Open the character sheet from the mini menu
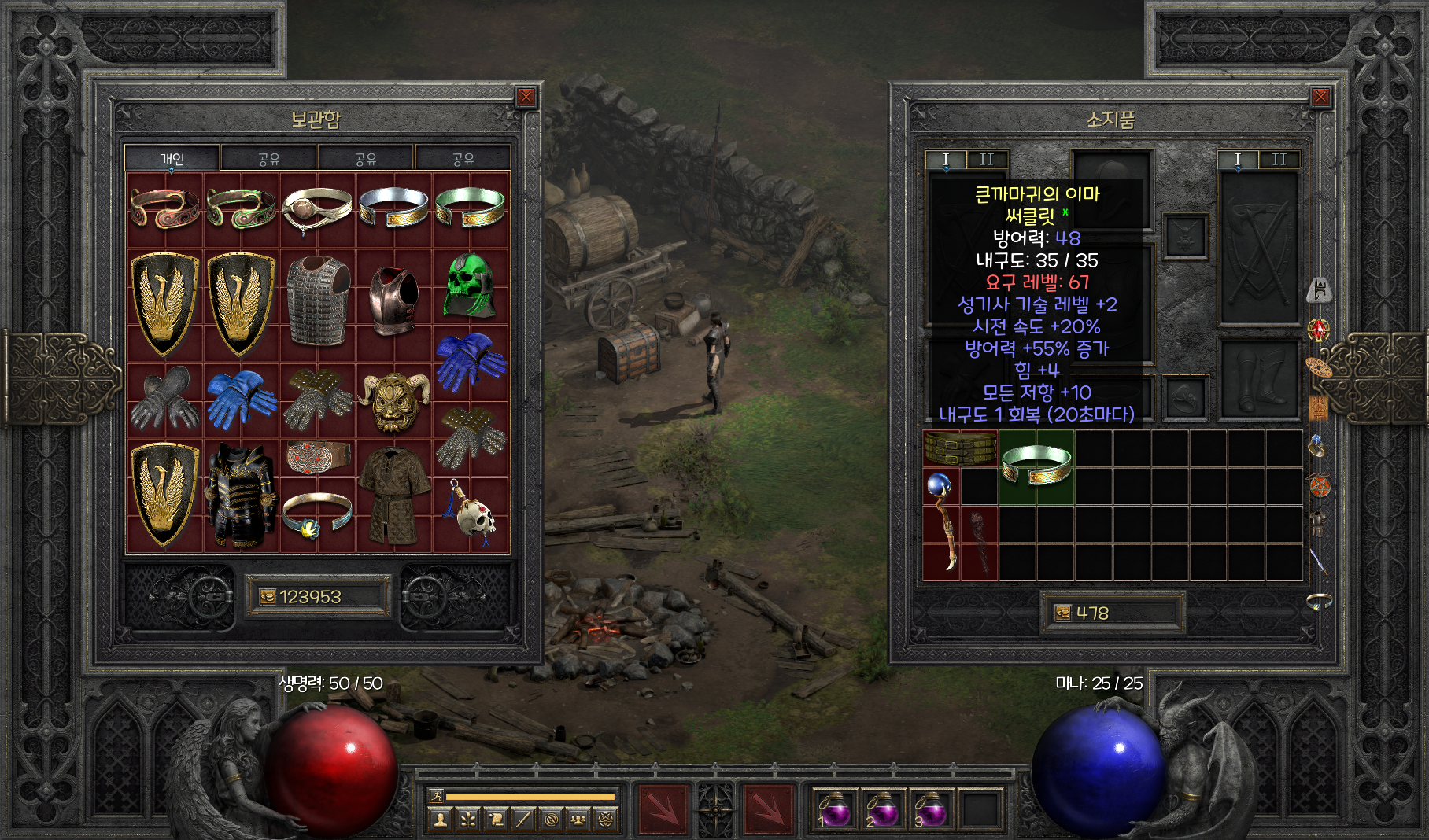Viewport: 1429px width, 840px height. point(441,820)
